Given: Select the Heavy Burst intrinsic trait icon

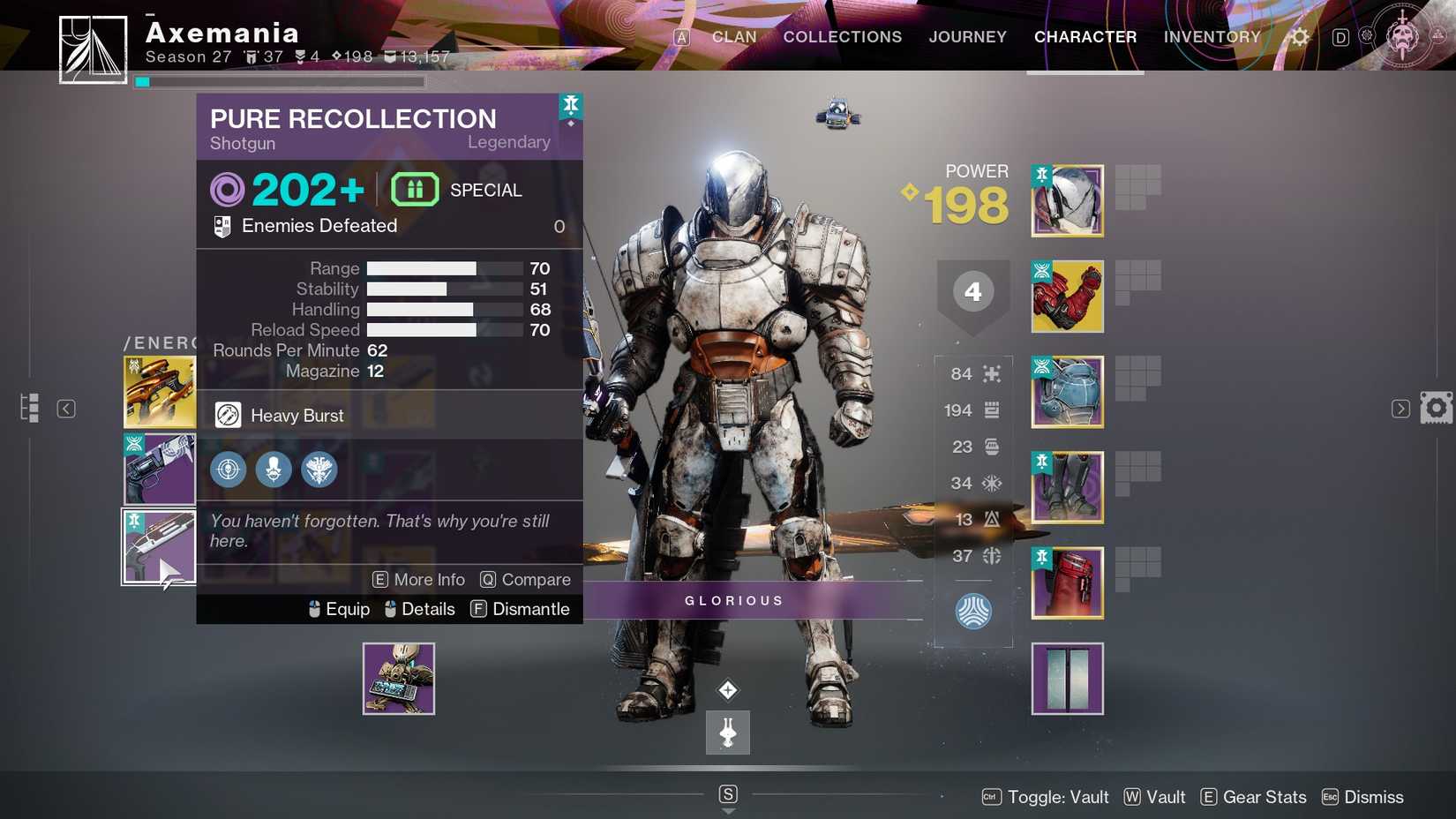Looking at the screenshot, I should click(229, 415).
